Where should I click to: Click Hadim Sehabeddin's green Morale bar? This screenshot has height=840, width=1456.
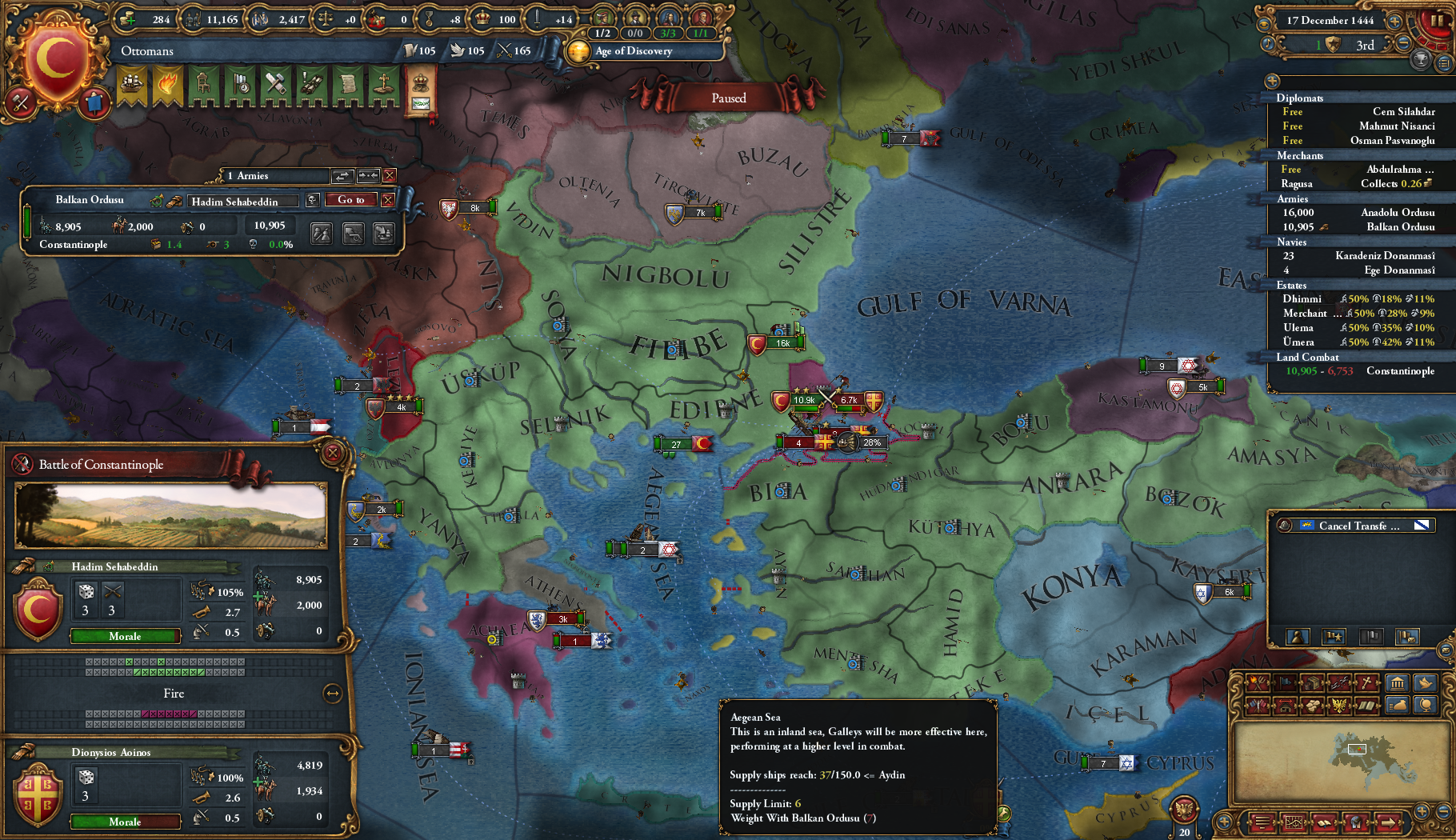click(x=125, y=636)
